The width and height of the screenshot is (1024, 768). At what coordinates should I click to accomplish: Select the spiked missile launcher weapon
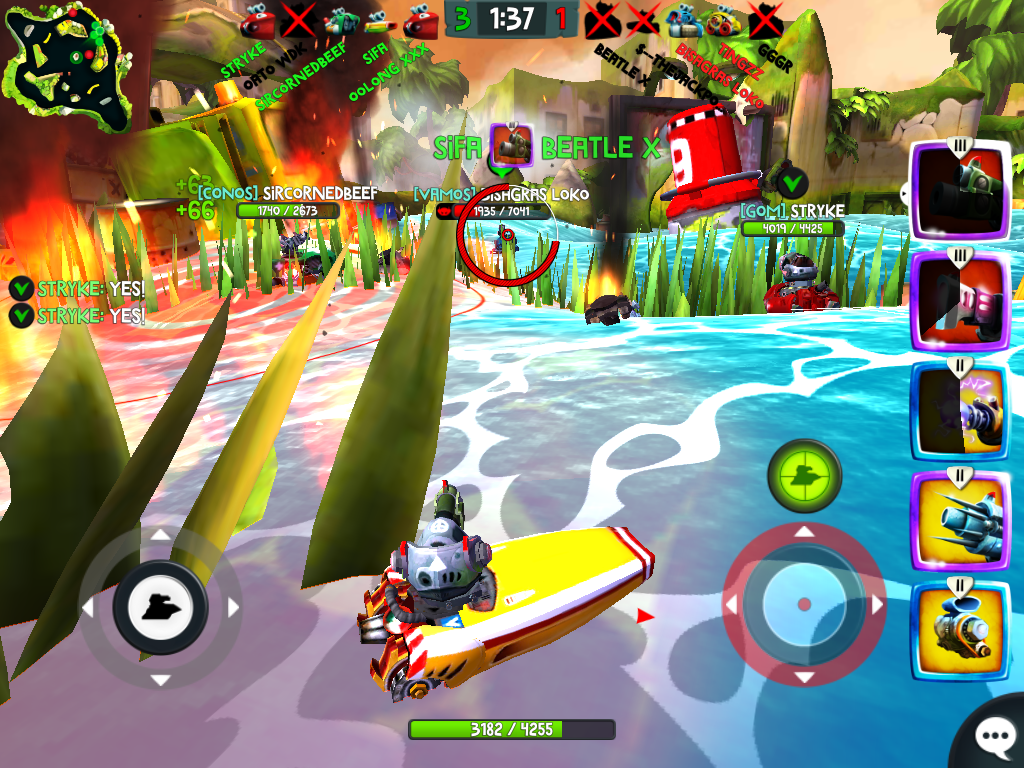(959, 520)
